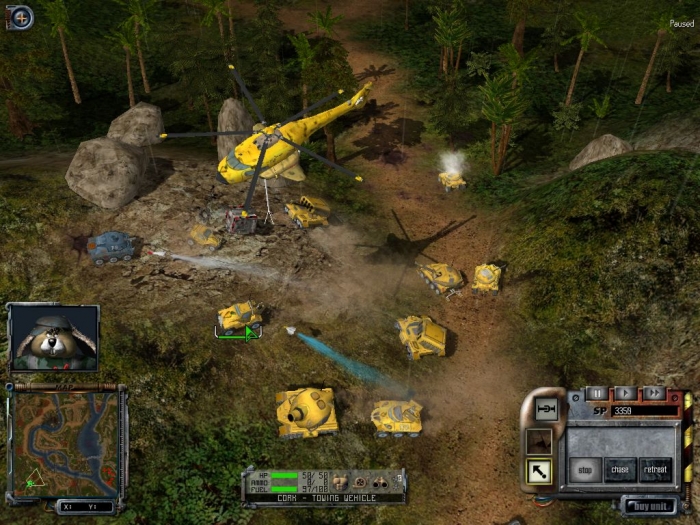The height and width of the screenshot is (525, 700).
Task: Click the minimap
Action: (x=67, y=442)
